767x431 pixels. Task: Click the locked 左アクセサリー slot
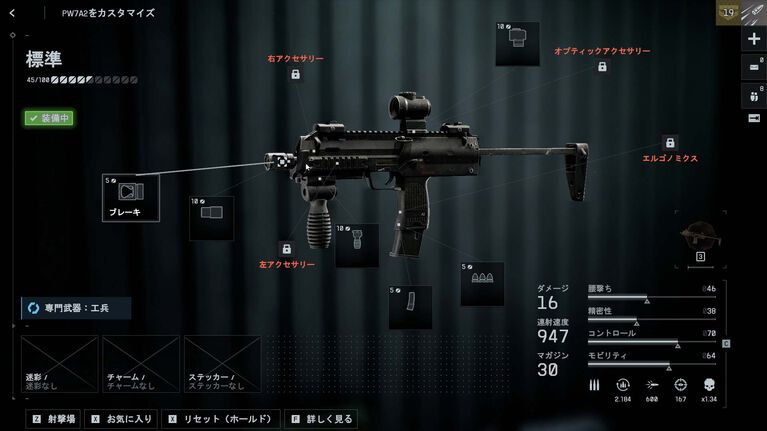286,248
